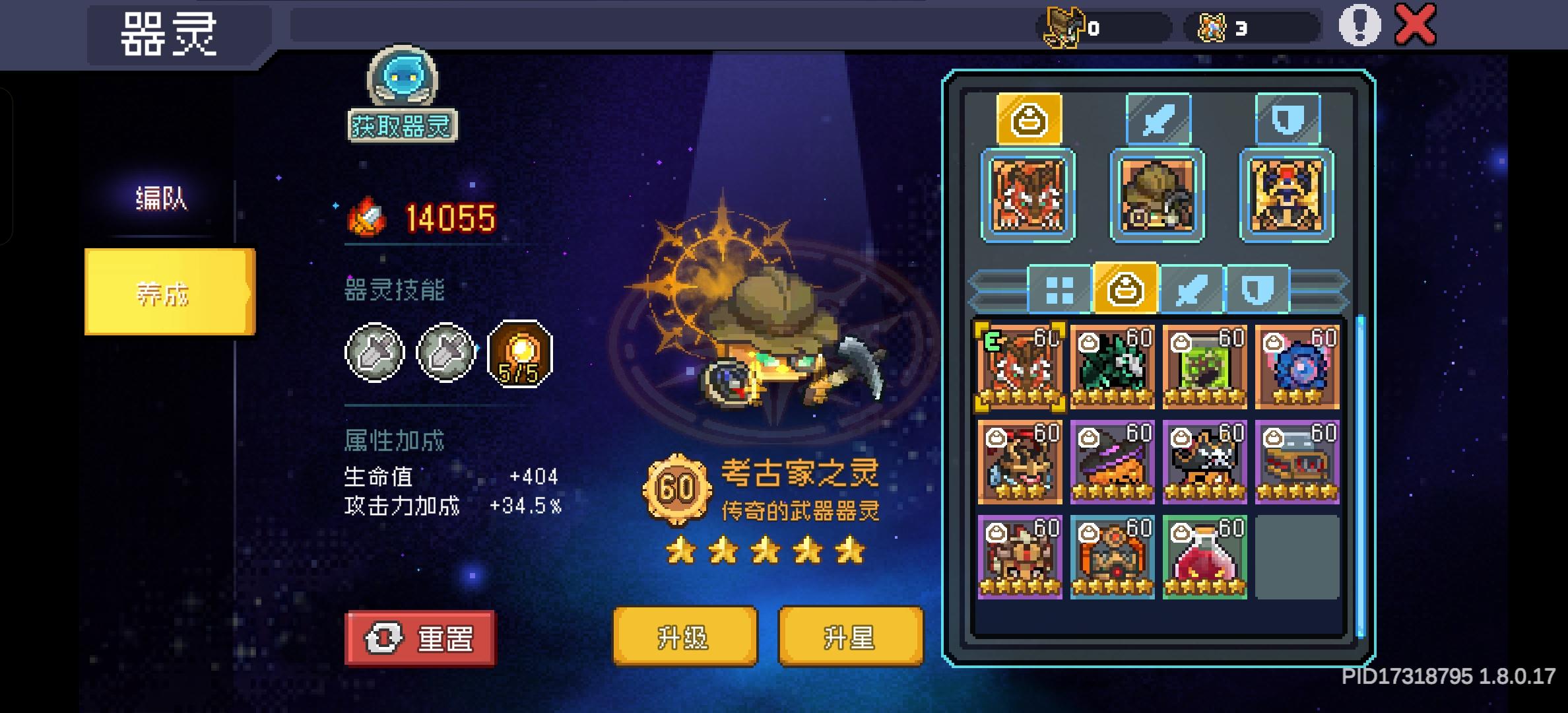Open the equipped tiger spirit slot
1568x713 pixels.
(1028, 195)
